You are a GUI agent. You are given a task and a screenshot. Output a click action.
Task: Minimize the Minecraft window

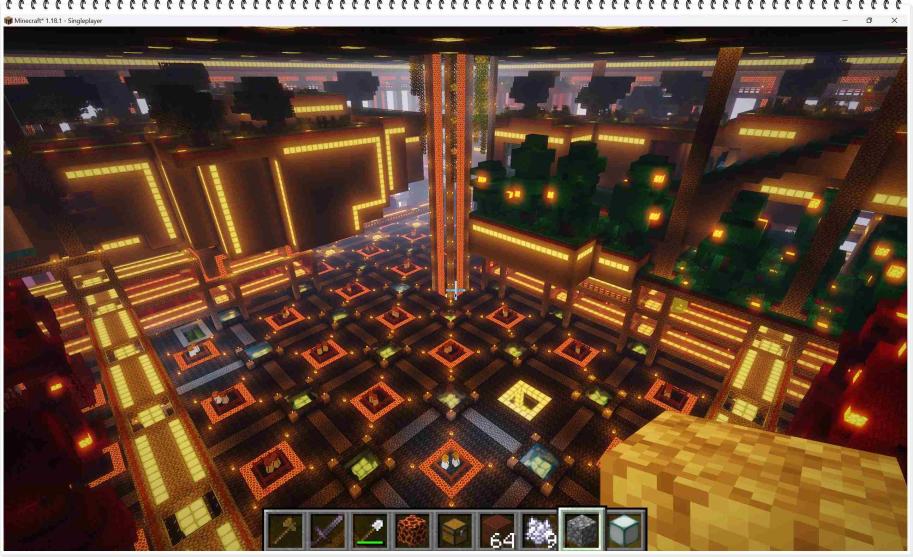click(x=845, y=20)
